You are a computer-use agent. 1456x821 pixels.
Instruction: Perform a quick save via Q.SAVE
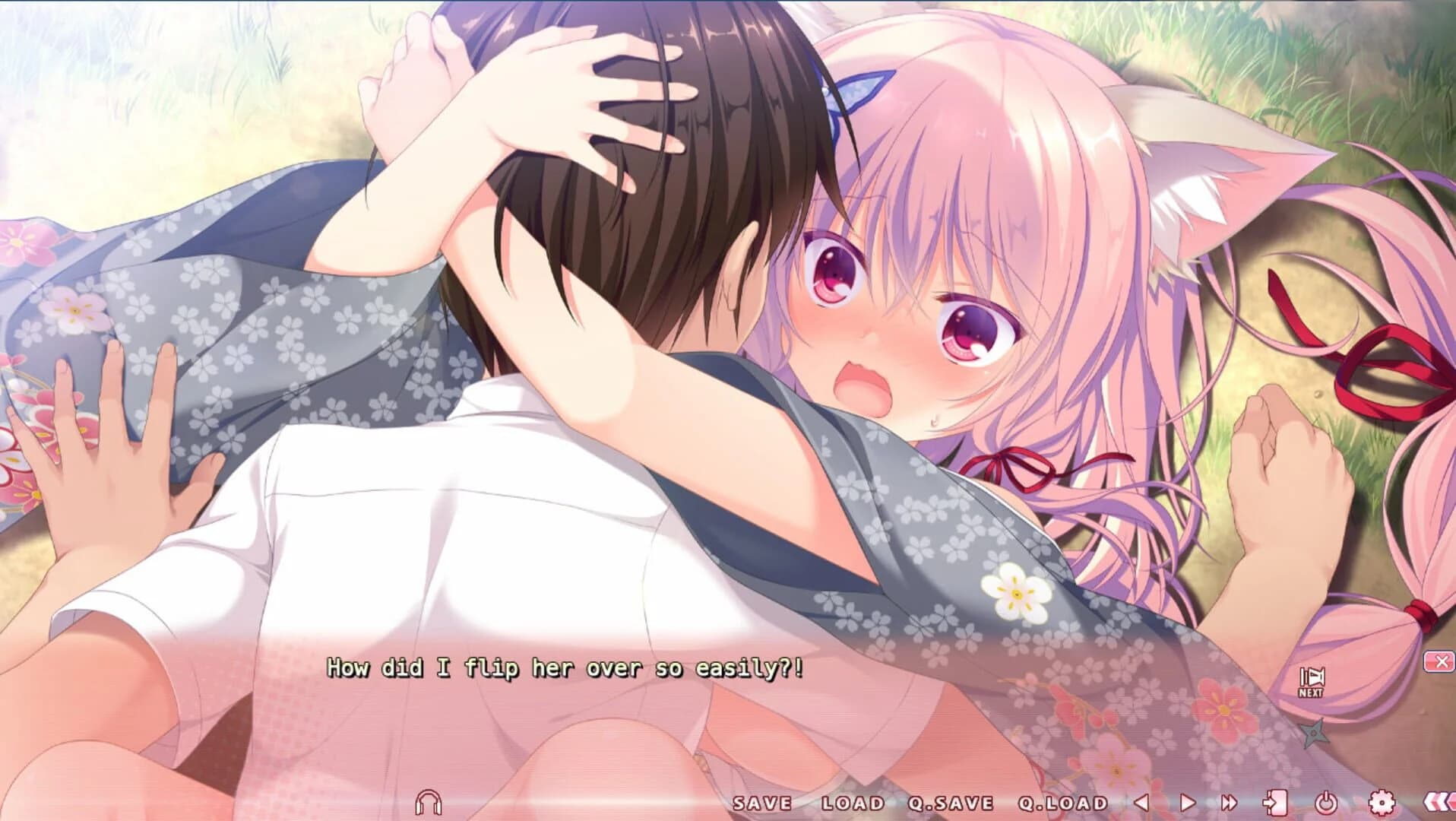(951, 802)
